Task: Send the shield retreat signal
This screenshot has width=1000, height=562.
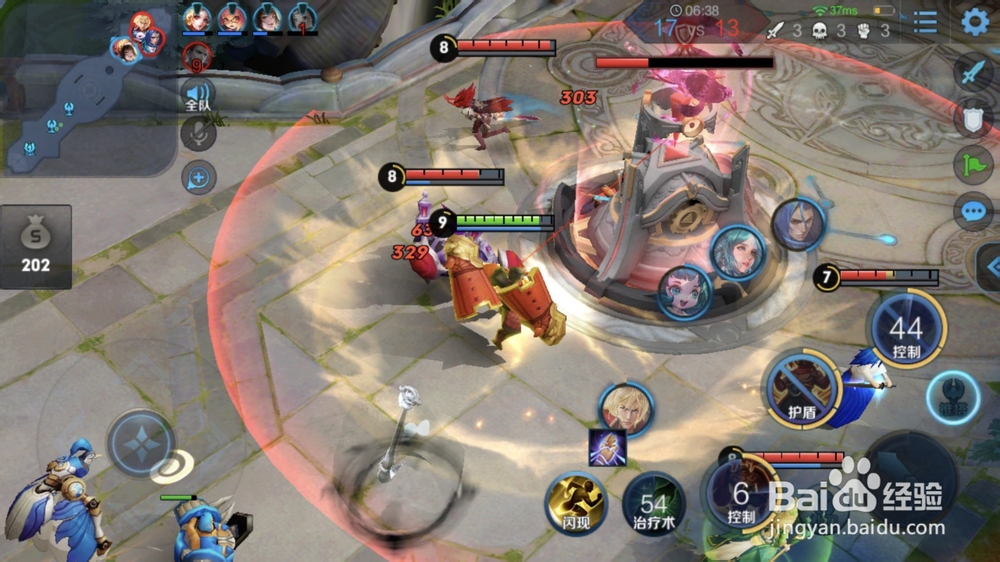Action: 973,118
